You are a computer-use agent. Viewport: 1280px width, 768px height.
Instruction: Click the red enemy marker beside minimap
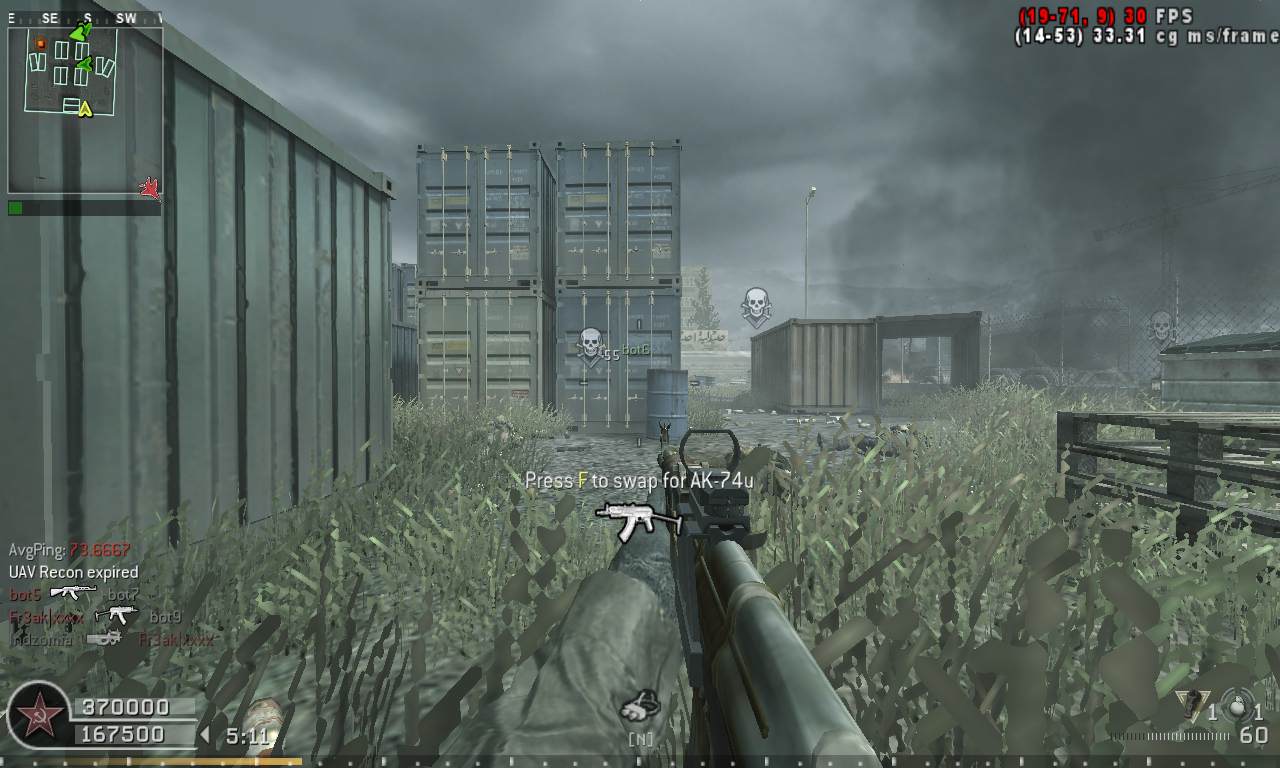151,188
